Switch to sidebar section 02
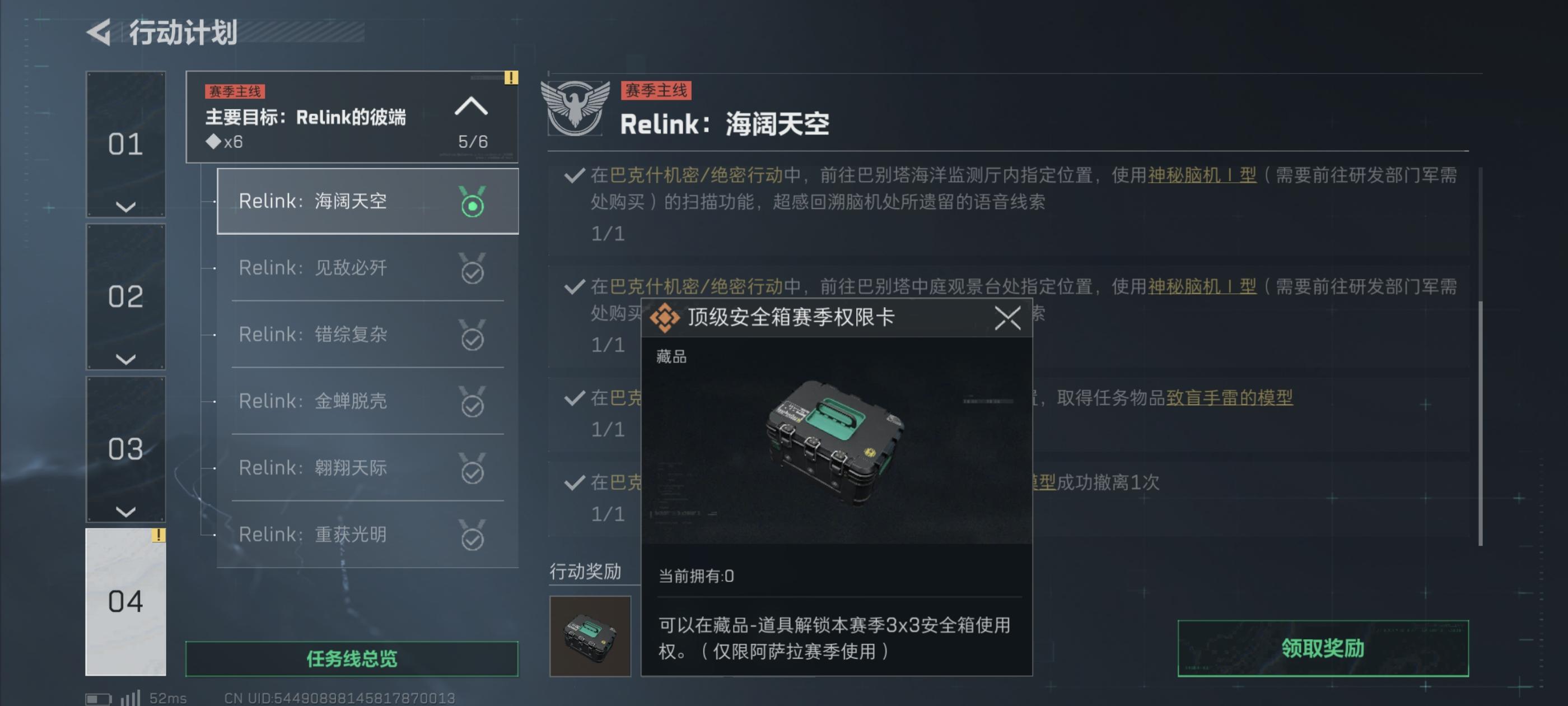Image resolution: width=1568 pixels, height=706 pixels. click(125, 296)
